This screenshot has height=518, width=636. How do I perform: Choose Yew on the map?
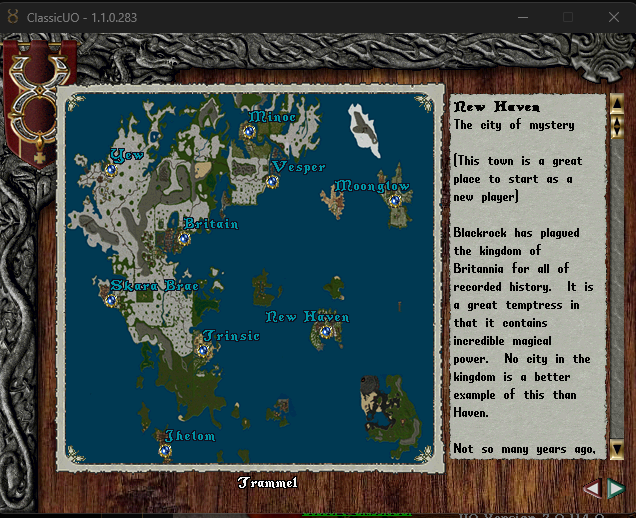(111, 170)
